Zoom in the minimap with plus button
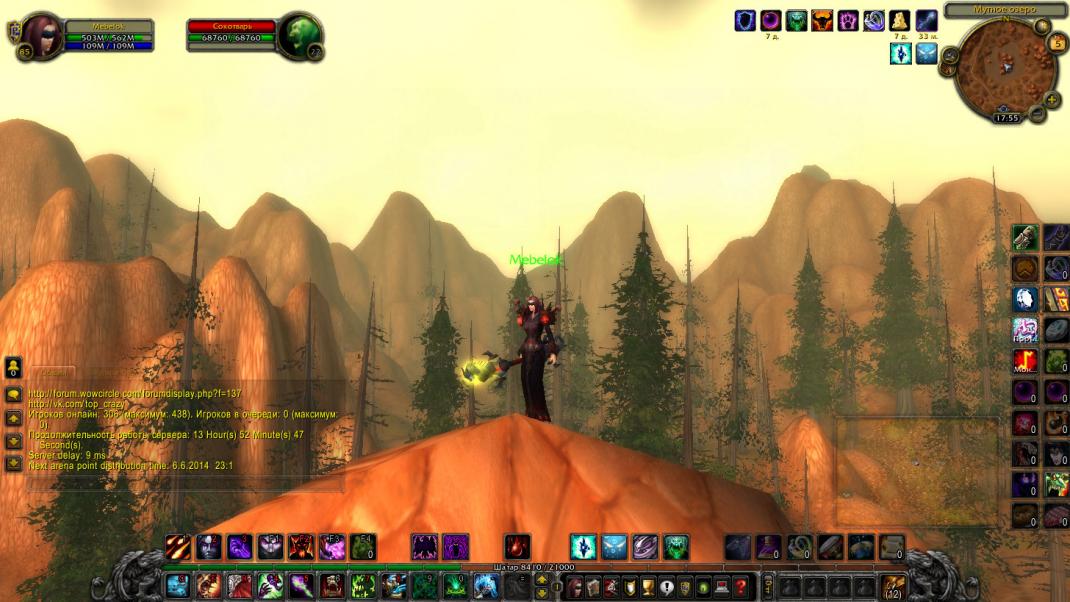The height and width of the screenshot is (602, 1070). [x=1052, y=100]
